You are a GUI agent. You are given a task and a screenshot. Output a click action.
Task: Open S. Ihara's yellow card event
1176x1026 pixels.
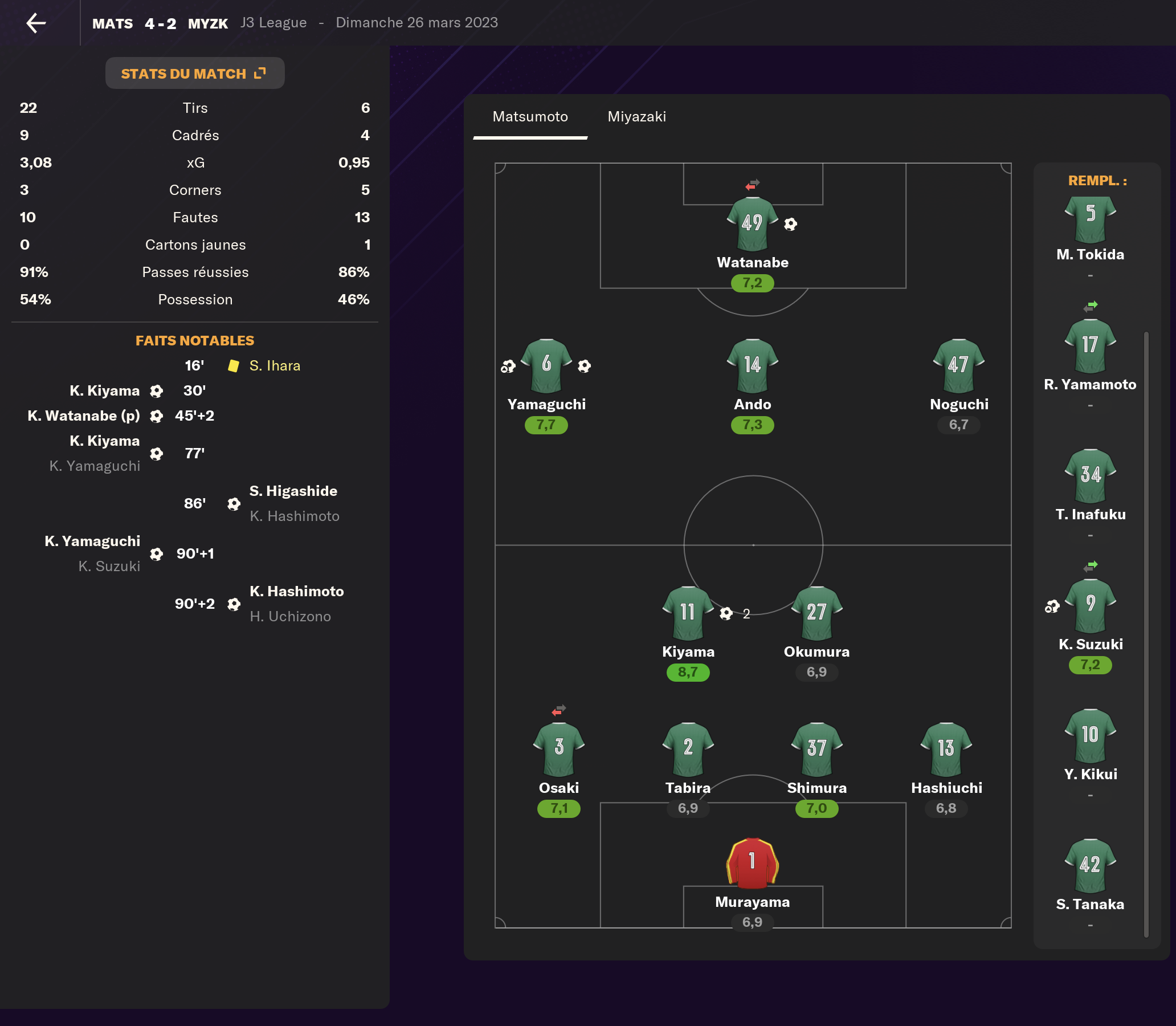275,366
